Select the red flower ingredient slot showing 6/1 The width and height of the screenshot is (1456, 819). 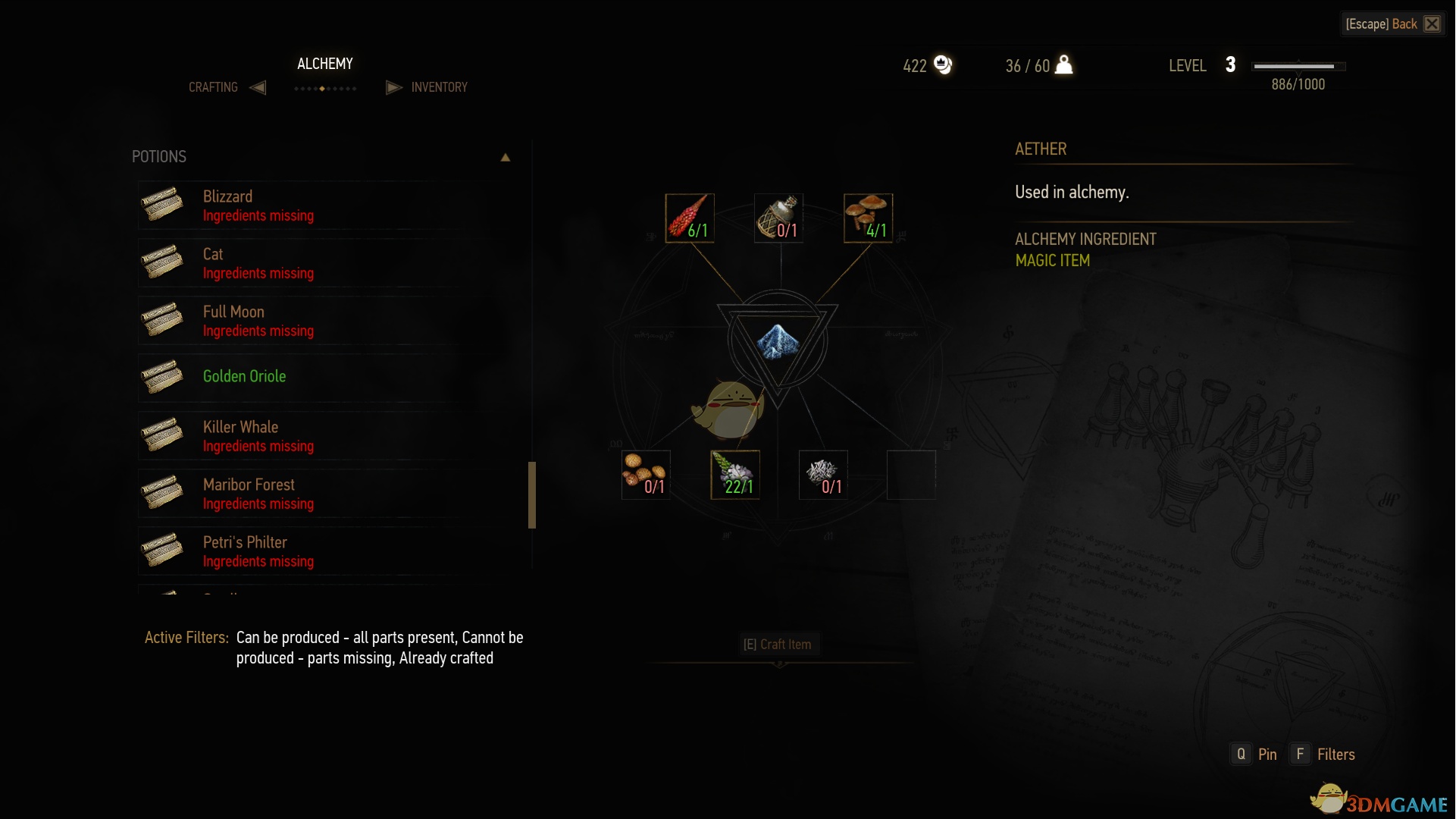click(690, 218)
